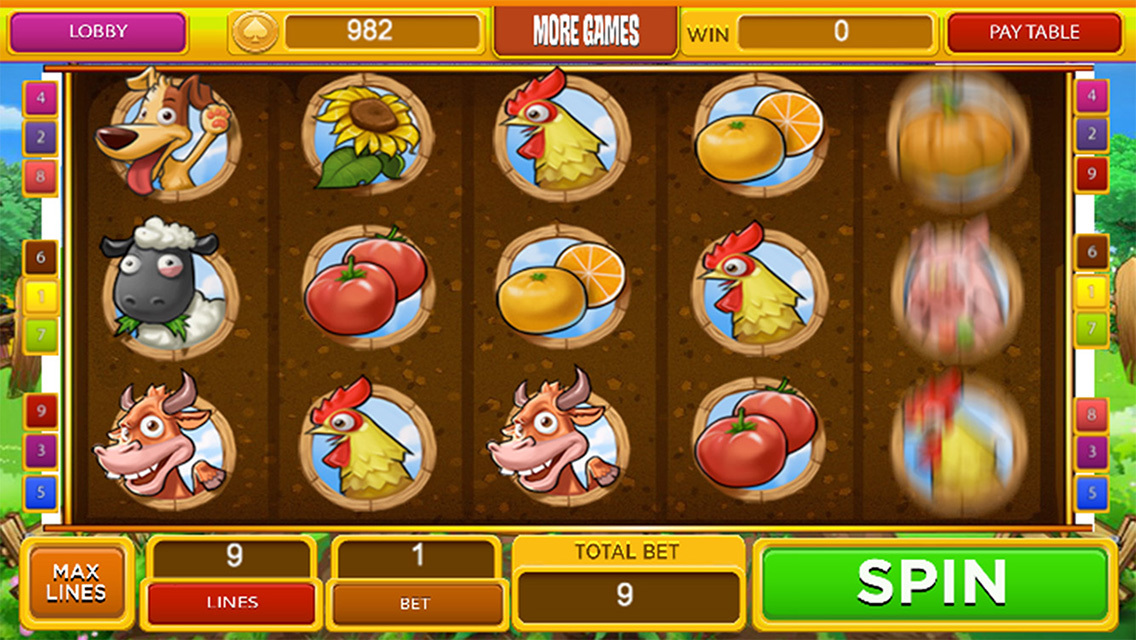Hit the green Spin button
Viewport: 1136px width, 640px height.
click(x=932, y=581)
